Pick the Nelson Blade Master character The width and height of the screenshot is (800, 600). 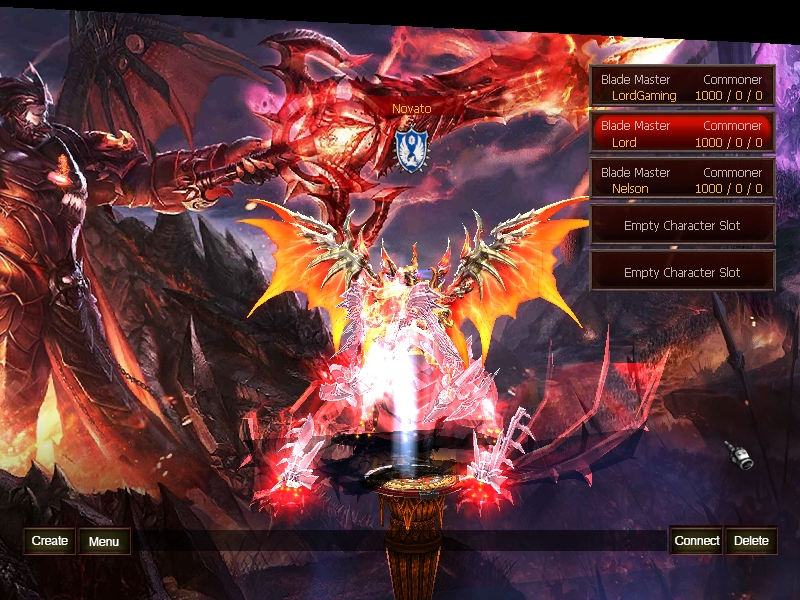pos(682,180)
